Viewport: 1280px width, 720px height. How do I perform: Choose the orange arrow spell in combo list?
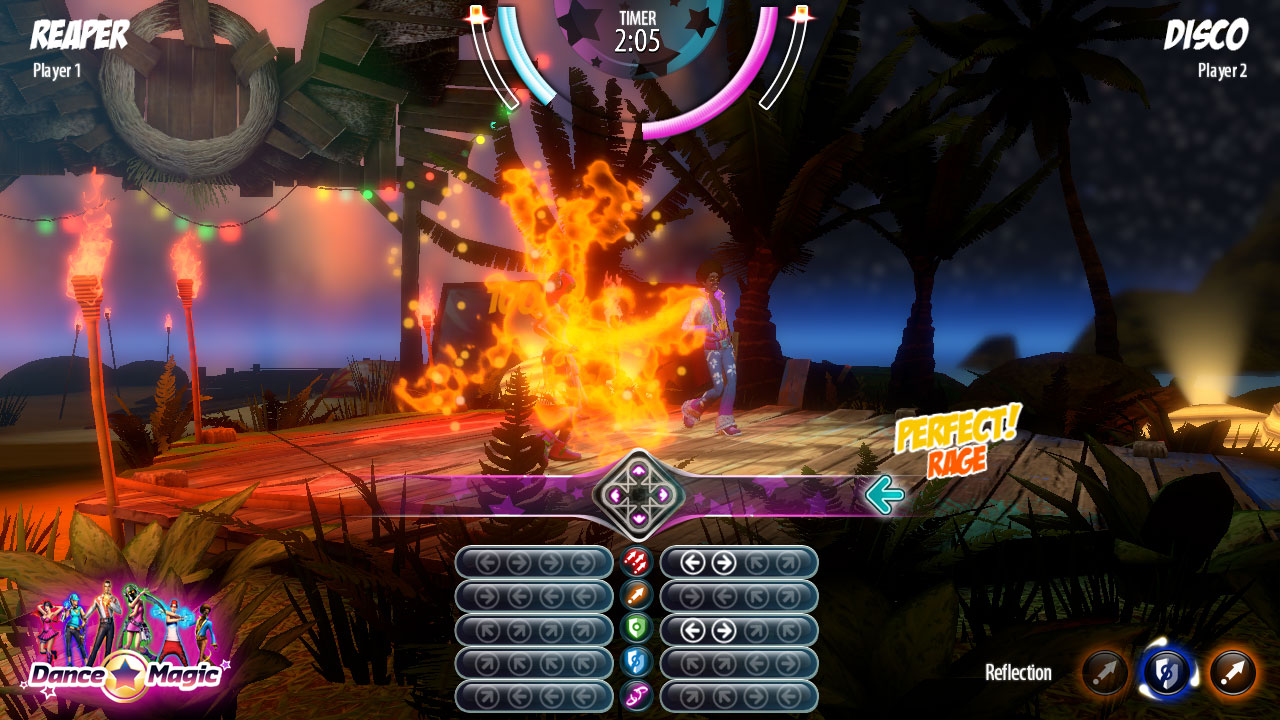tap(636, 596)
